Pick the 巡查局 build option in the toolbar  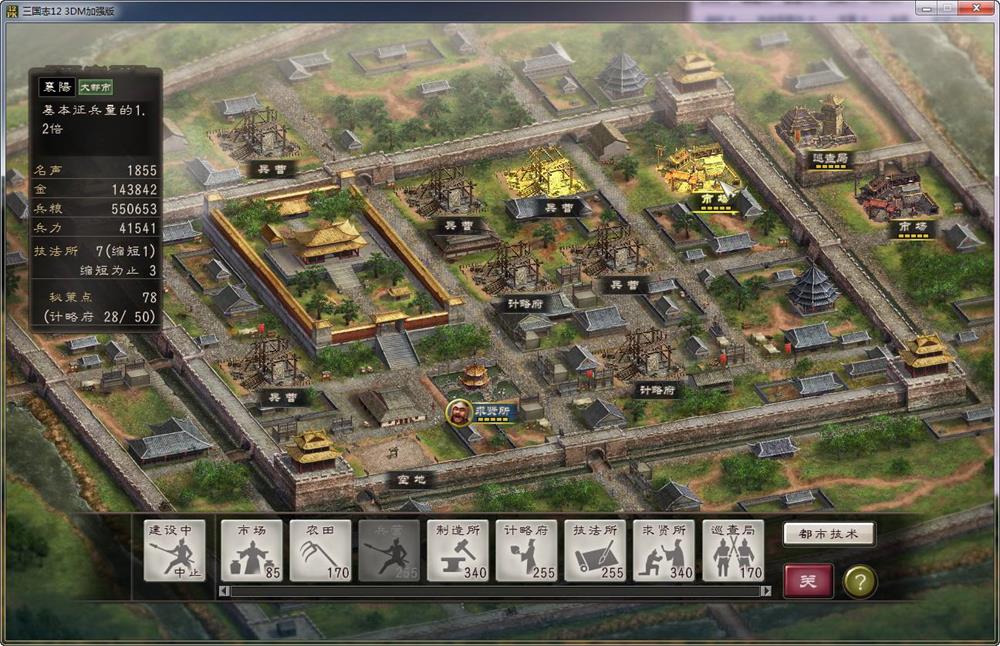click(732, 550)
